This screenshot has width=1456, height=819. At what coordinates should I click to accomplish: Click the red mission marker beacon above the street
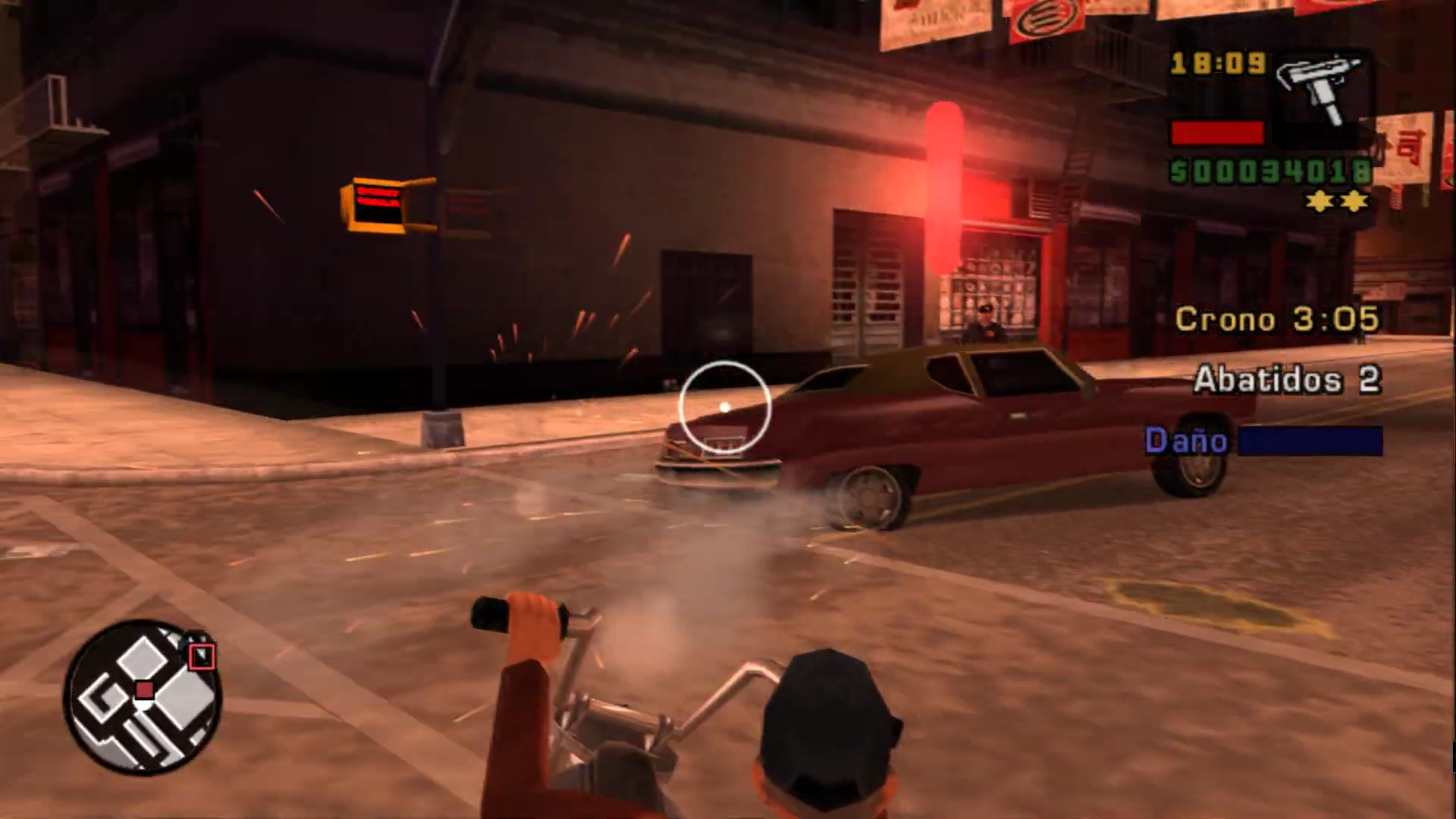pyautogui.click(x=943, y=186)
